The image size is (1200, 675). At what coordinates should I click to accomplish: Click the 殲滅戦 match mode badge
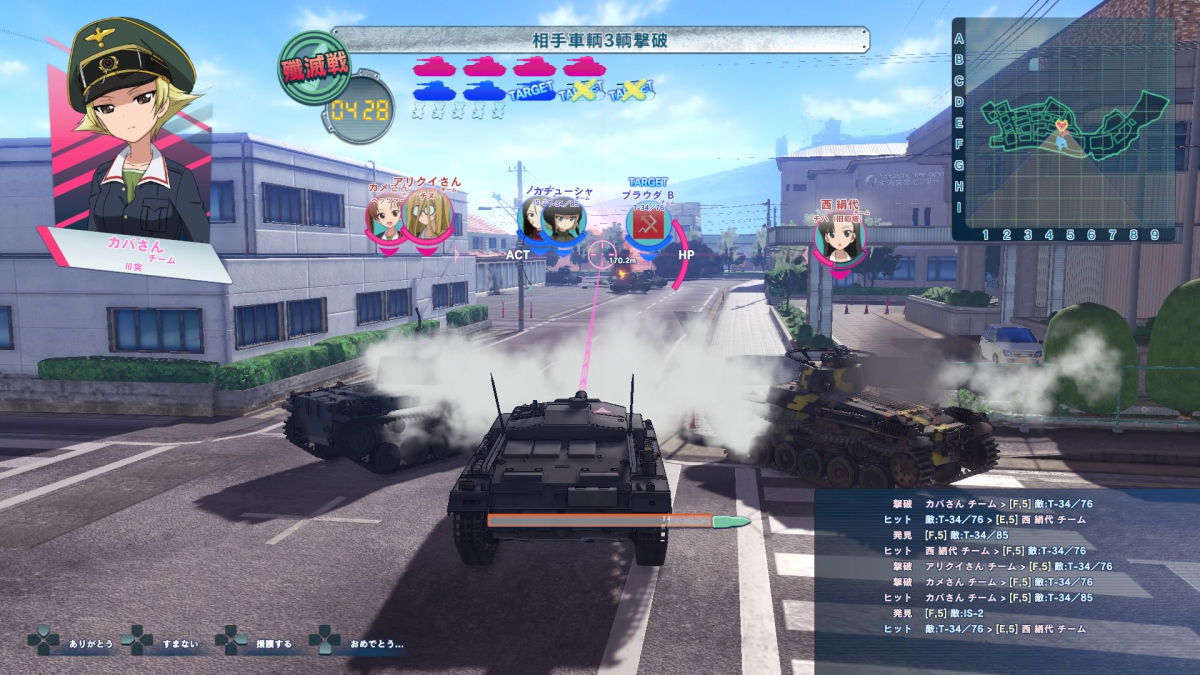(314, 68)
